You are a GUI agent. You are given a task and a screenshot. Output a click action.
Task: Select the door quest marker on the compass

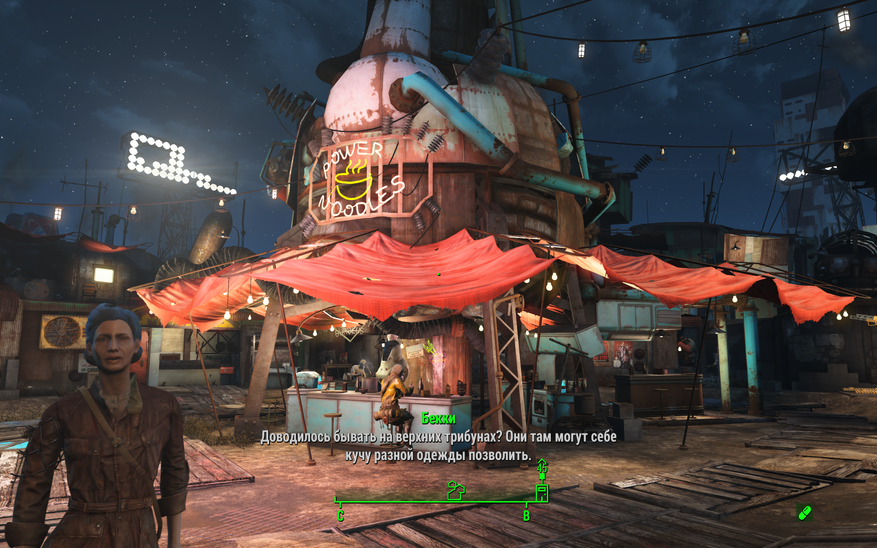coord(542,492)
